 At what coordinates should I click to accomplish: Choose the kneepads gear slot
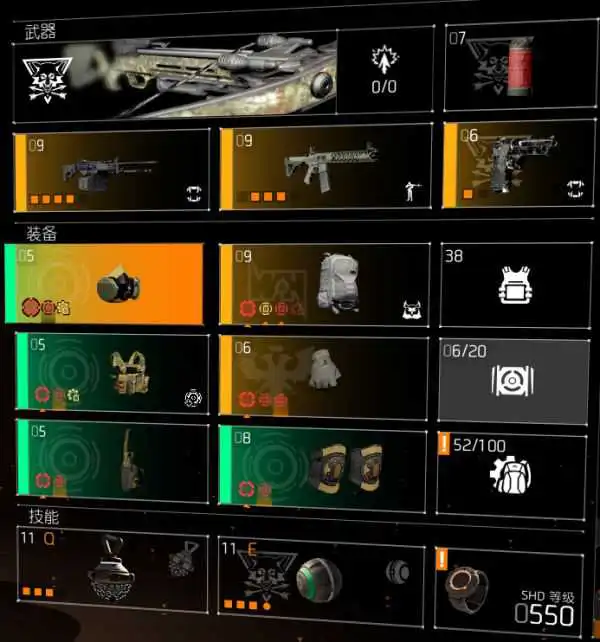coord(325,460)
